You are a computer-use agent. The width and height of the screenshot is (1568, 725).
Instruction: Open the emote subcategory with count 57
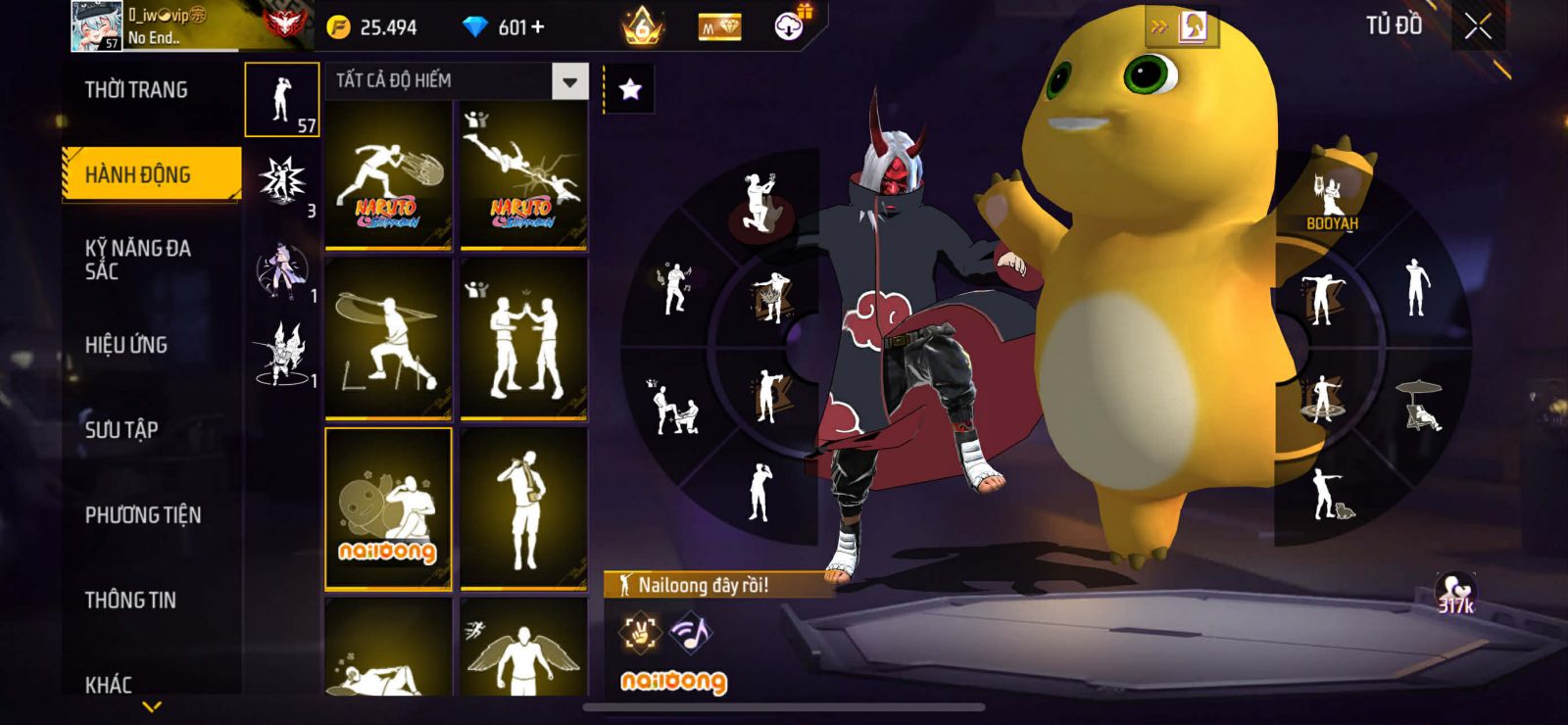(x=282, y=100)
